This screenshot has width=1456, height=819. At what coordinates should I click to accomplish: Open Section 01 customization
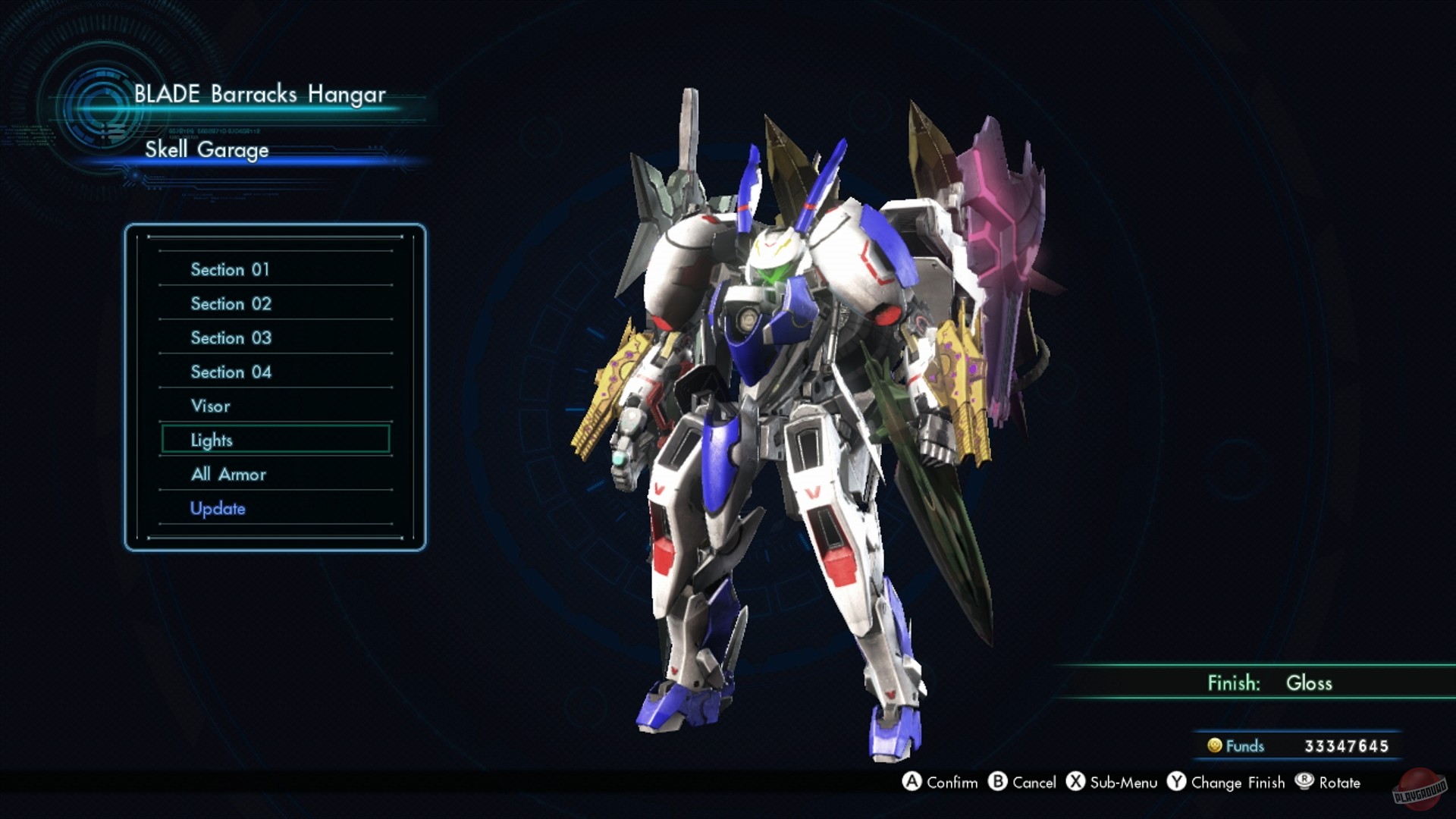230,270
